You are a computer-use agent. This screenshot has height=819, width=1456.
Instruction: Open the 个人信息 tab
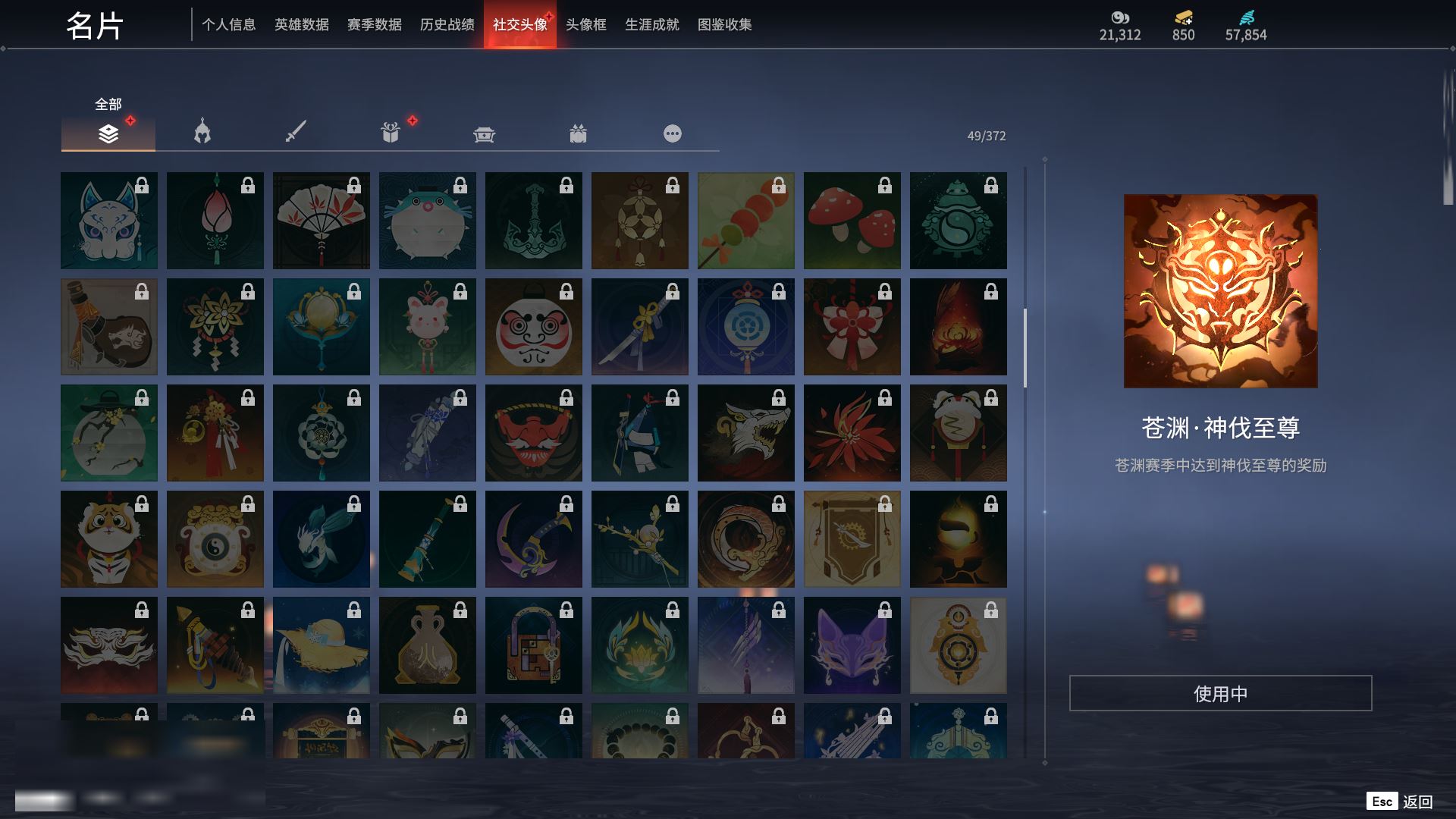(x=228, y=25)
